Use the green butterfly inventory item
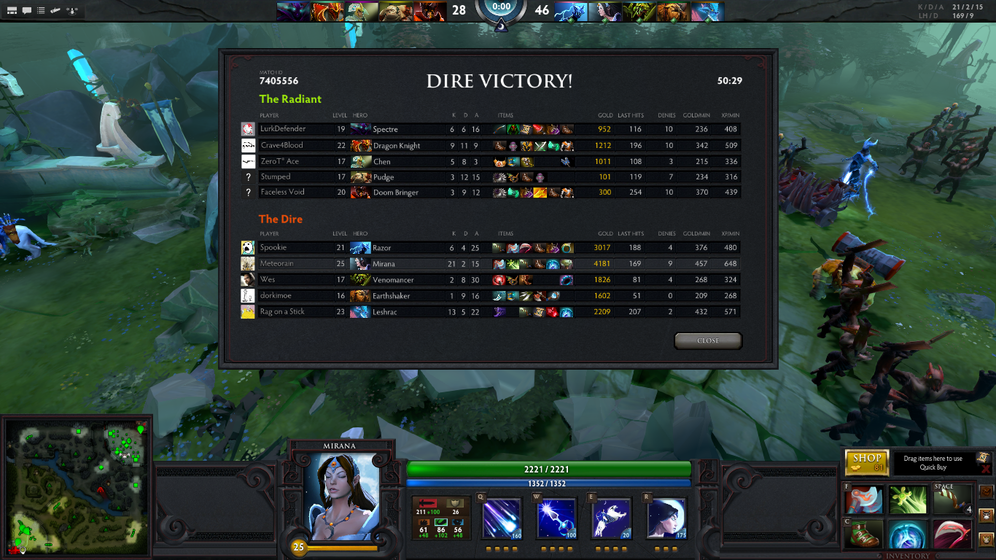 [x=909, y=499]
